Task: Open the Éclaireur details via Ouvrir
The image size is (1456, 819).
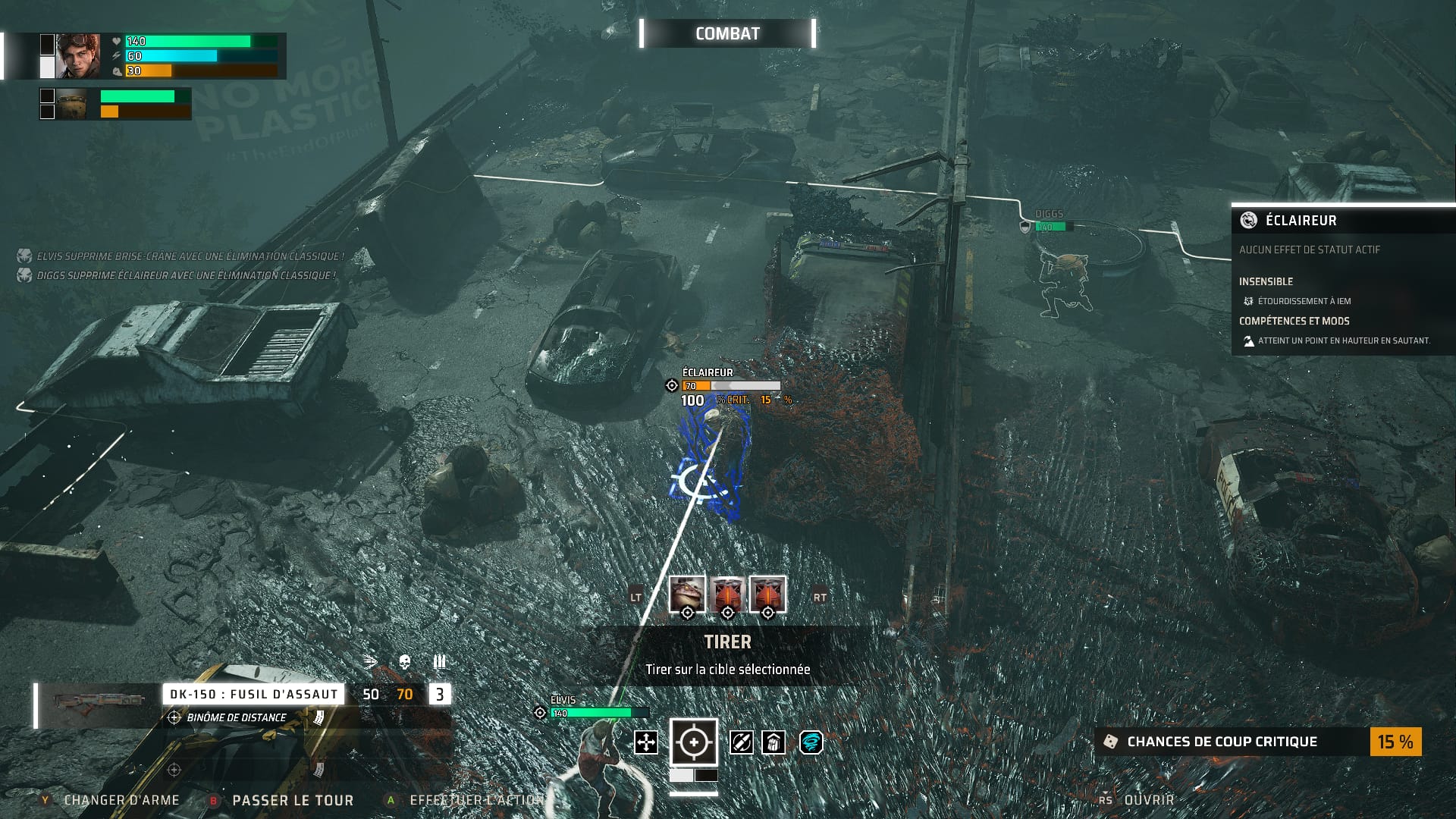Action: (1148, 800)
